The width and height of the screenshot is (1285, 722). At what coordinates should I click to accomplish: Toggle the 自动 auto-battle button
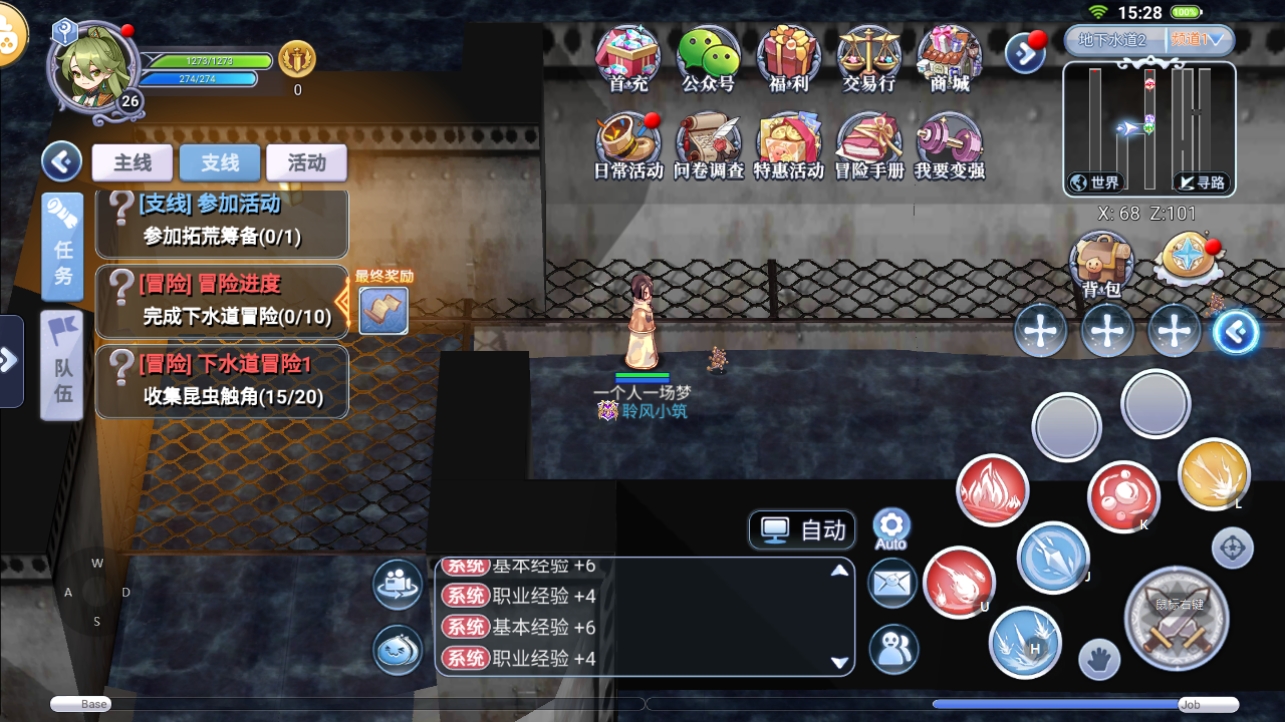(803, 530)
